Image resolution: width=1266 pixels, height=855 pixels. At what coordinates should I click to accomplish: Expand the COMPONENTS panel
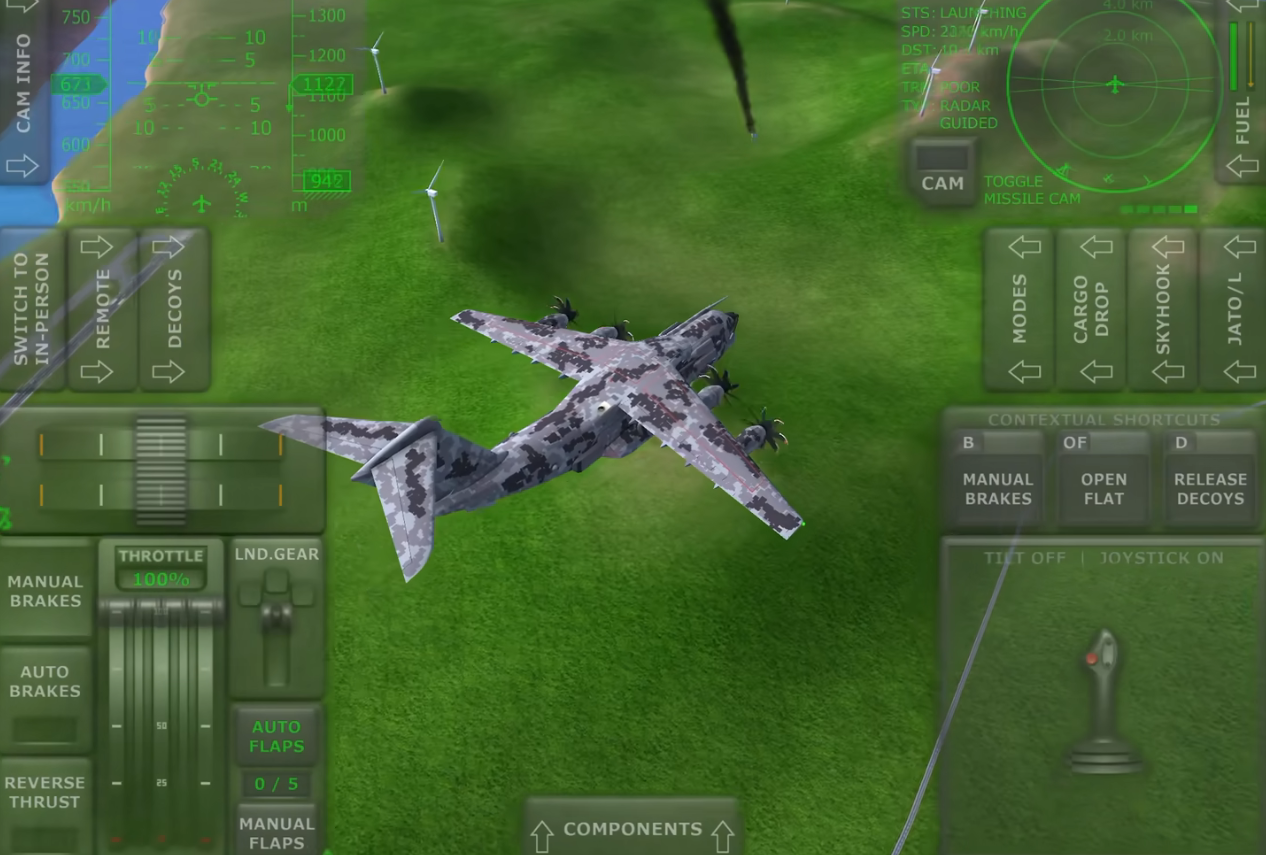coord(632,830)
